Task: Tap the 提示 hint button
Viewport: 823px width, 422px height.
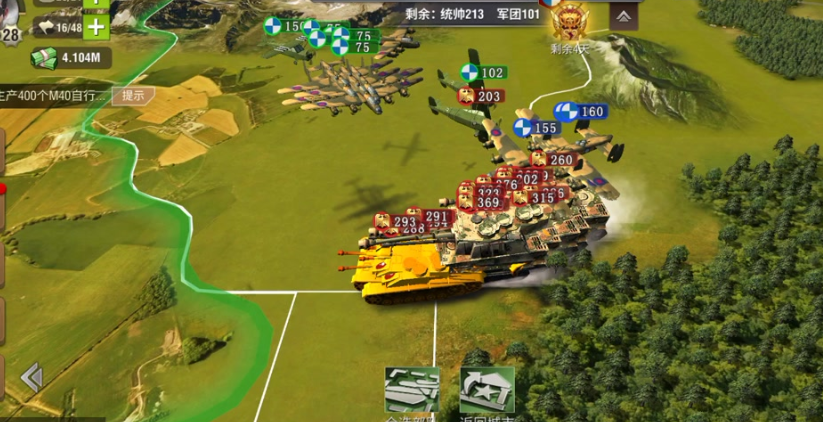Action: [132, 96]
